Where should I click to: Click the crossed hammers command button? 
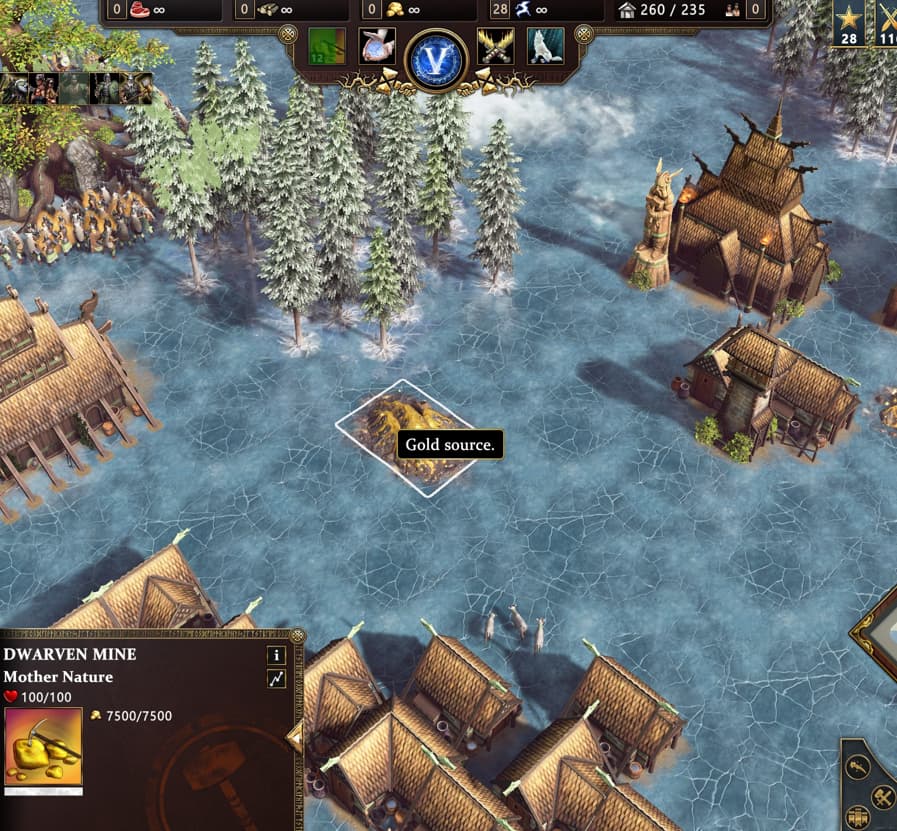click(882, 796)
